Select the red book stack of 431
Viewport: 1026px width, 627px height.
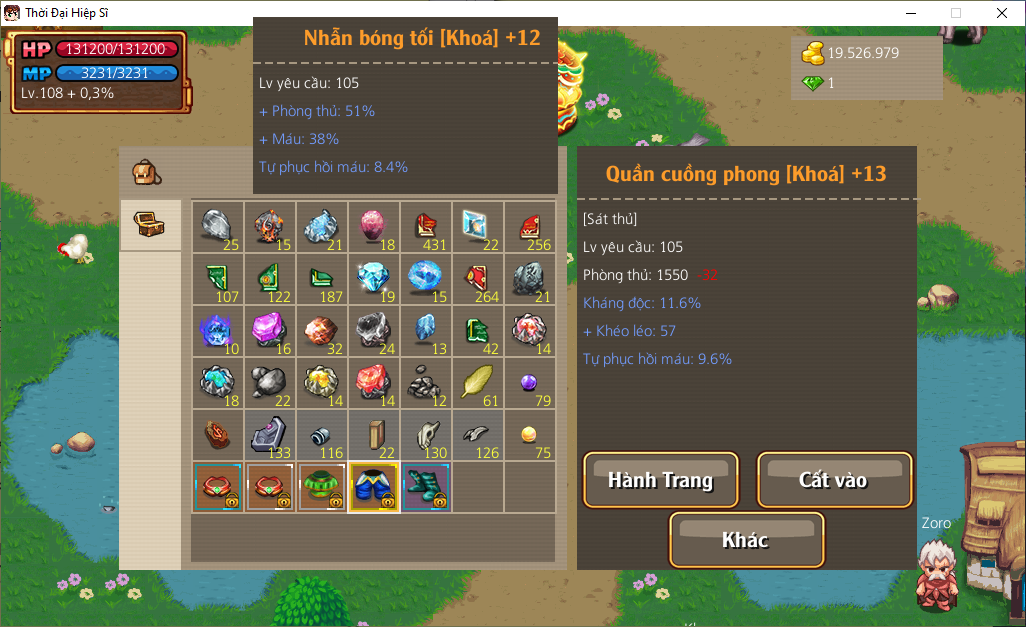426,227
